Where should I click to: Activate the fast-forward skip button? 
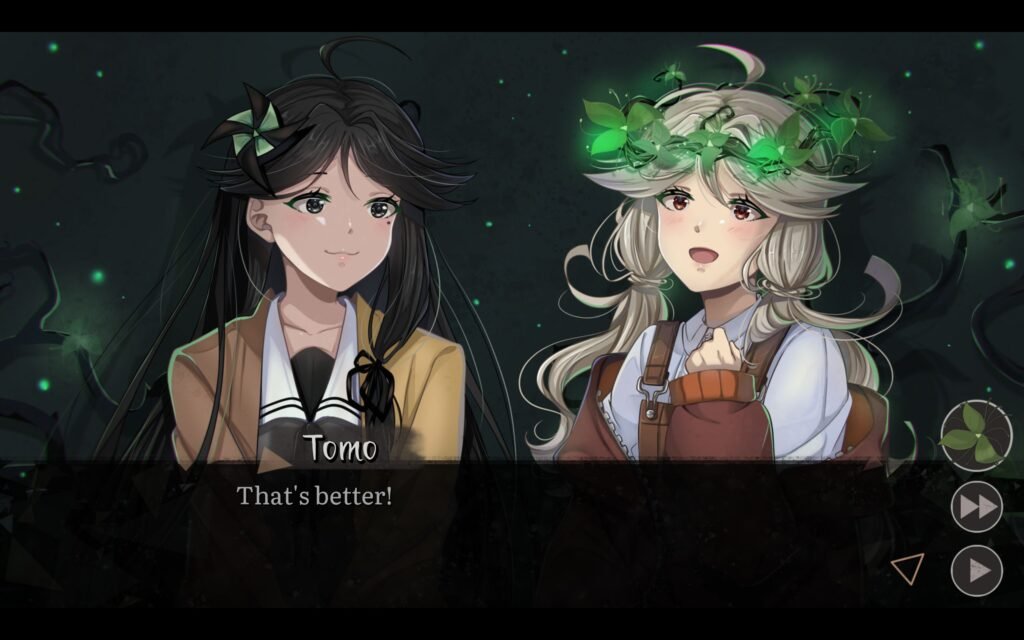point(976,507)
